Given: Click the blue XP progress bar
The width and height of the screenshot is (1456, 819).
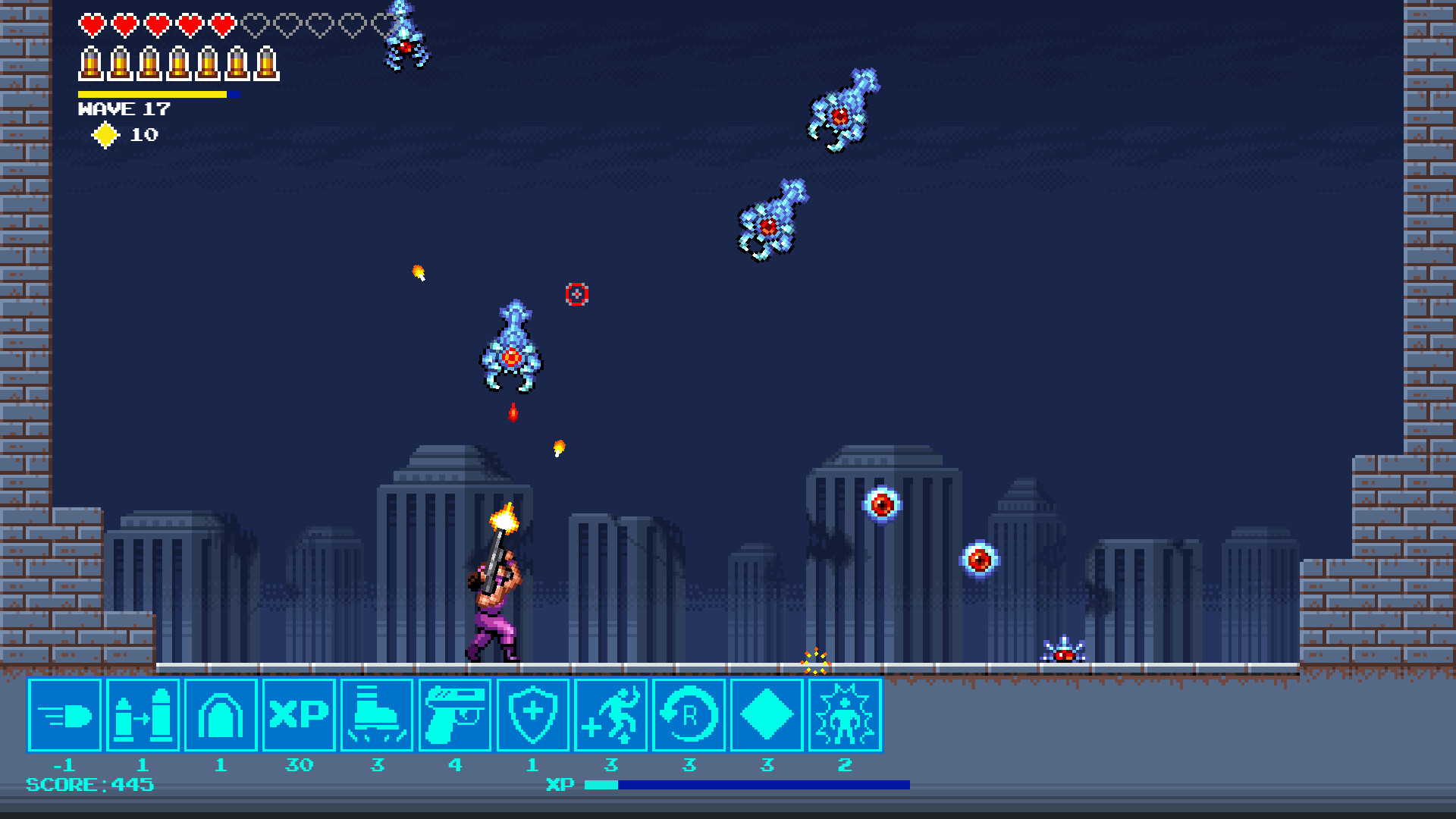Looking at the screenshot, I should tap(751, 784).
